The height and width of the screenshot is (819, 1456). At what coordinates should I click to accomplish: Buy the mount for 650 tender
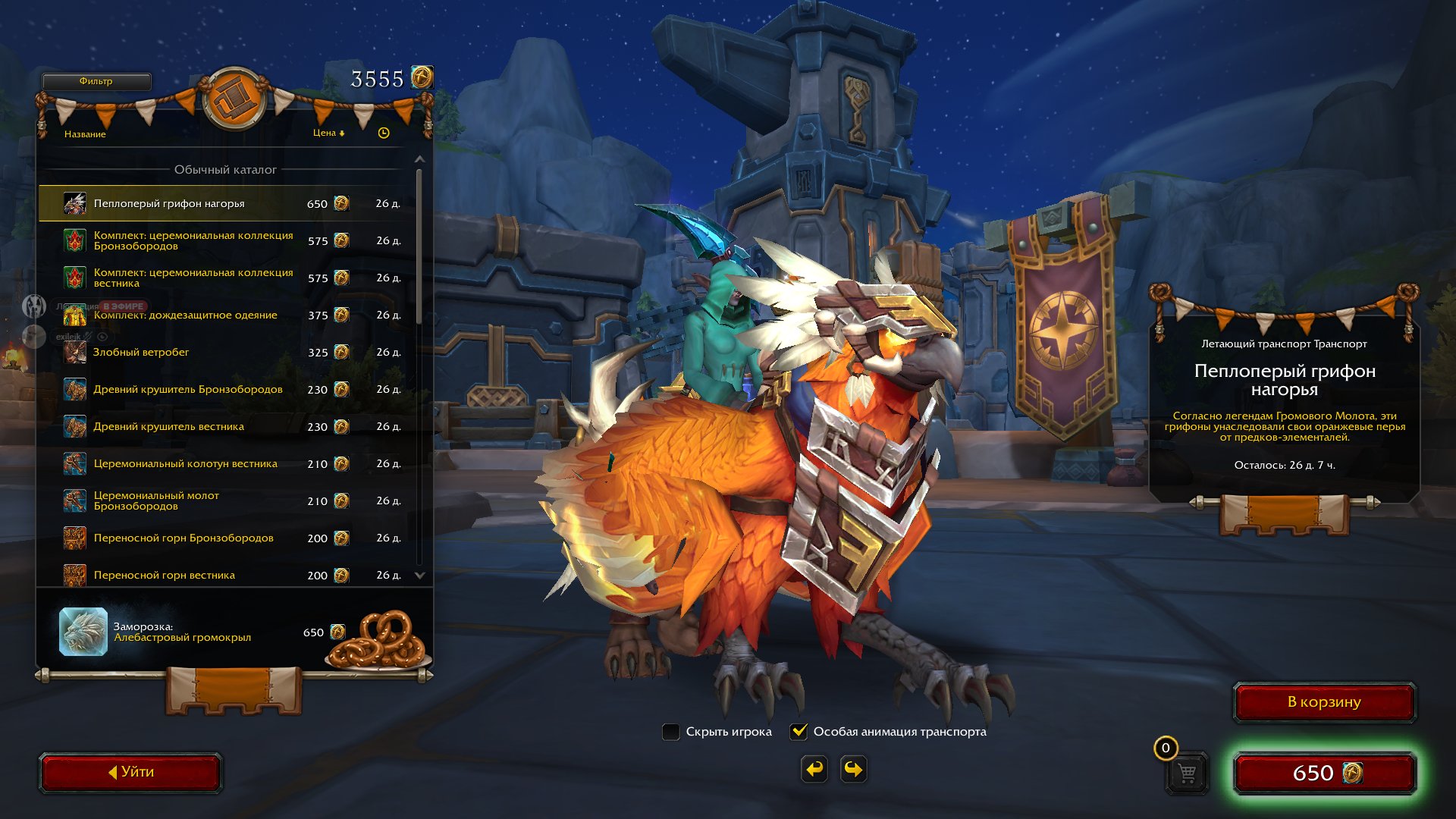(1325, 773)
